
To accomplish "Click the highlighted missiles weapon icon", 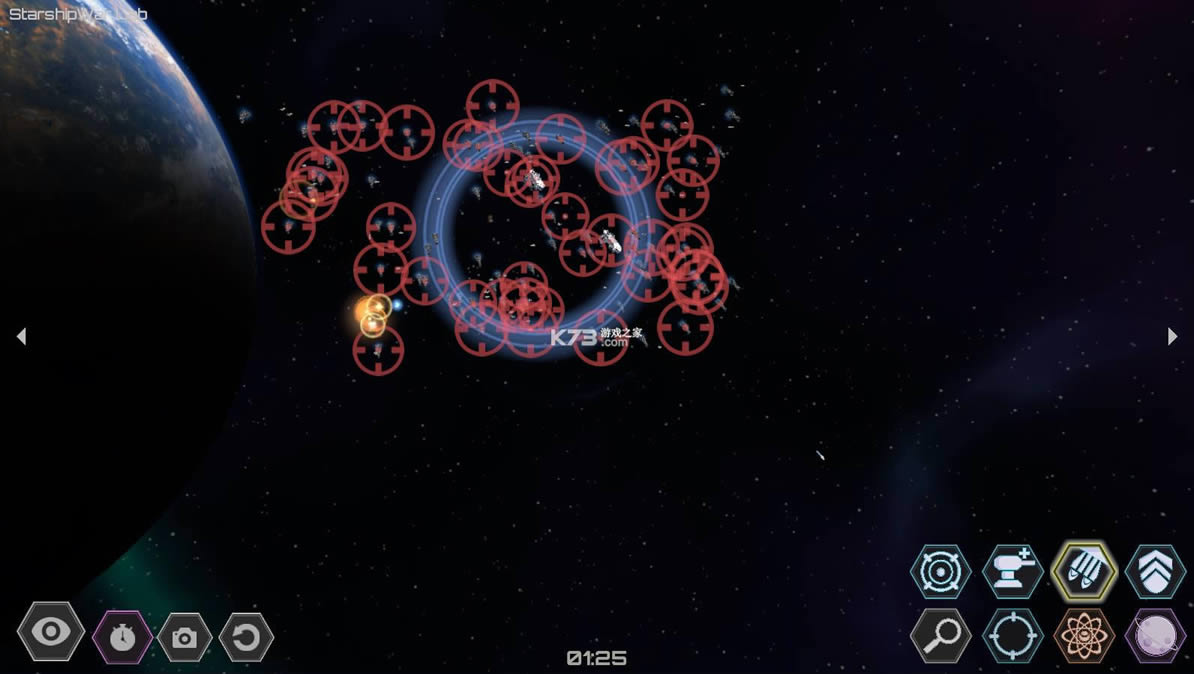I will tap(1084, 572).
